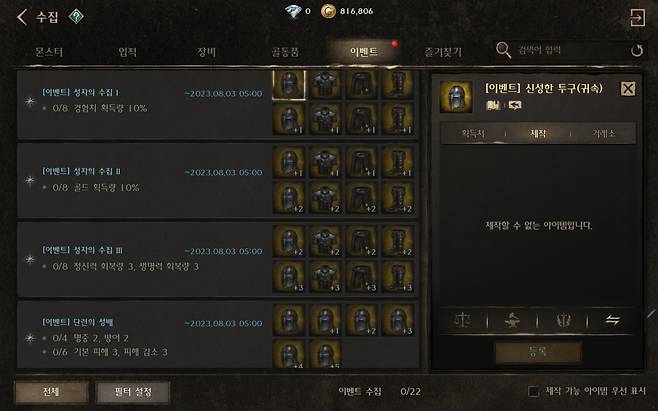Switch to the 즐겨찾기 tab
The image size is (658, 411).
pos(440,50)
